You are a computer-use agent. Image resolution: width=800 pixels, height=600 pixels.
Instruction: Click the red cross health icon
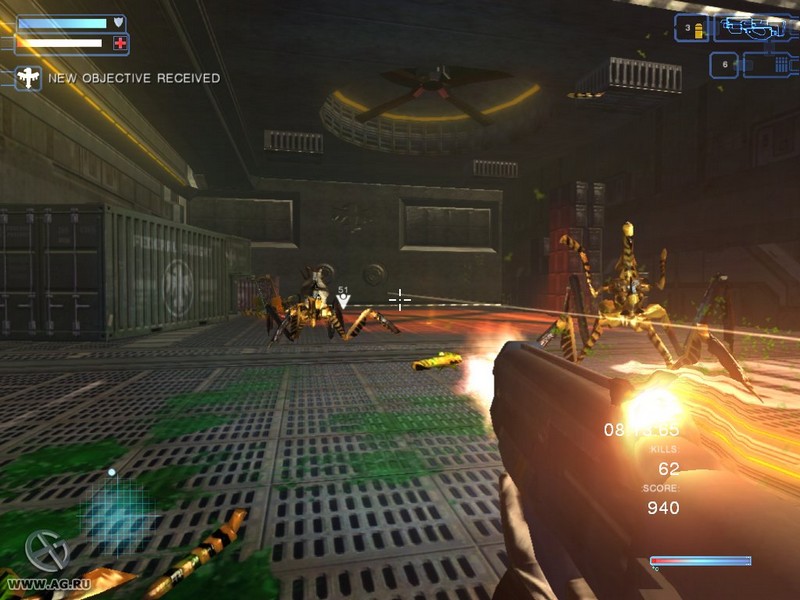120,43
